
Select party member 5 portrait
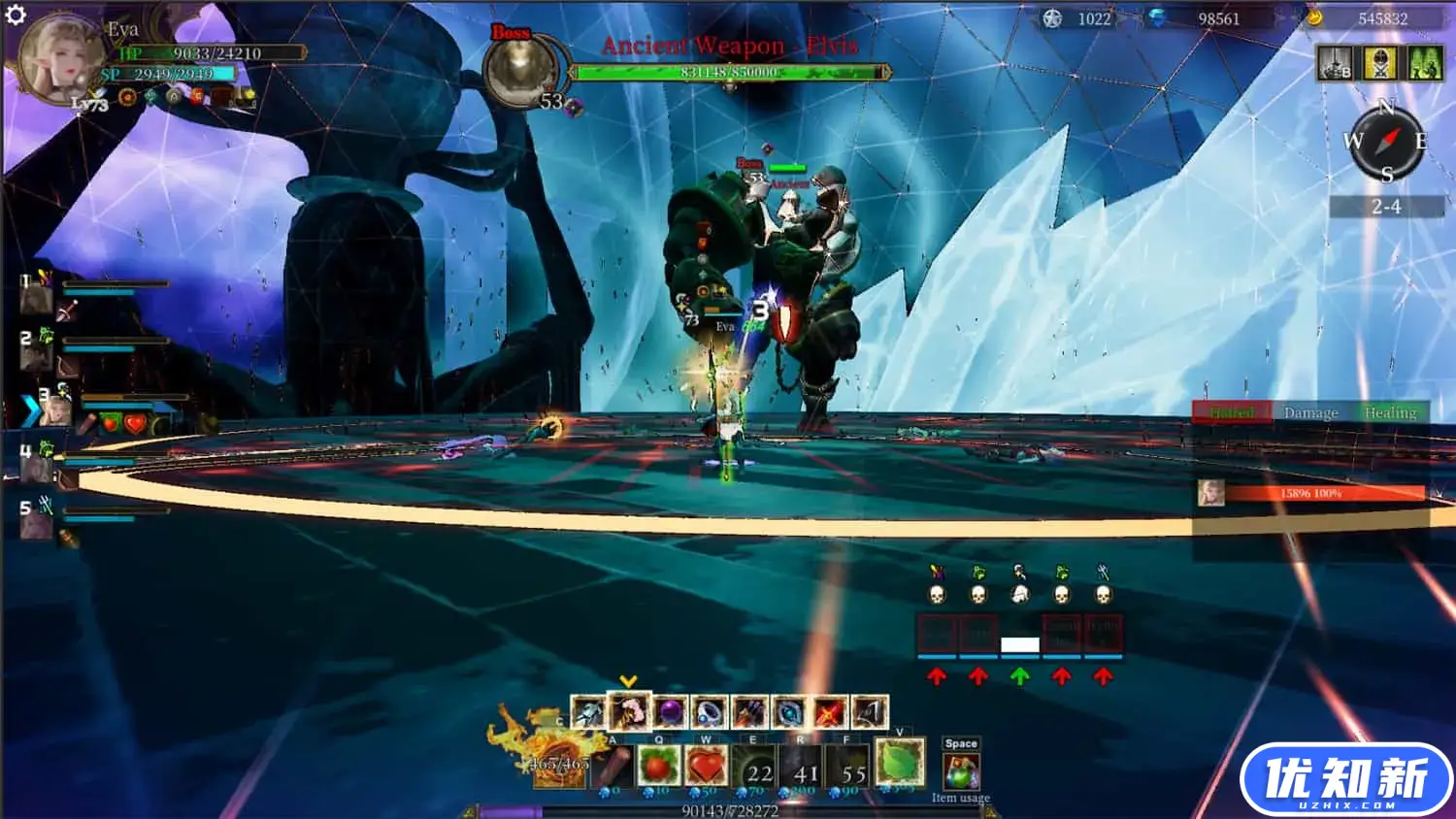click(x=36, y=525)
